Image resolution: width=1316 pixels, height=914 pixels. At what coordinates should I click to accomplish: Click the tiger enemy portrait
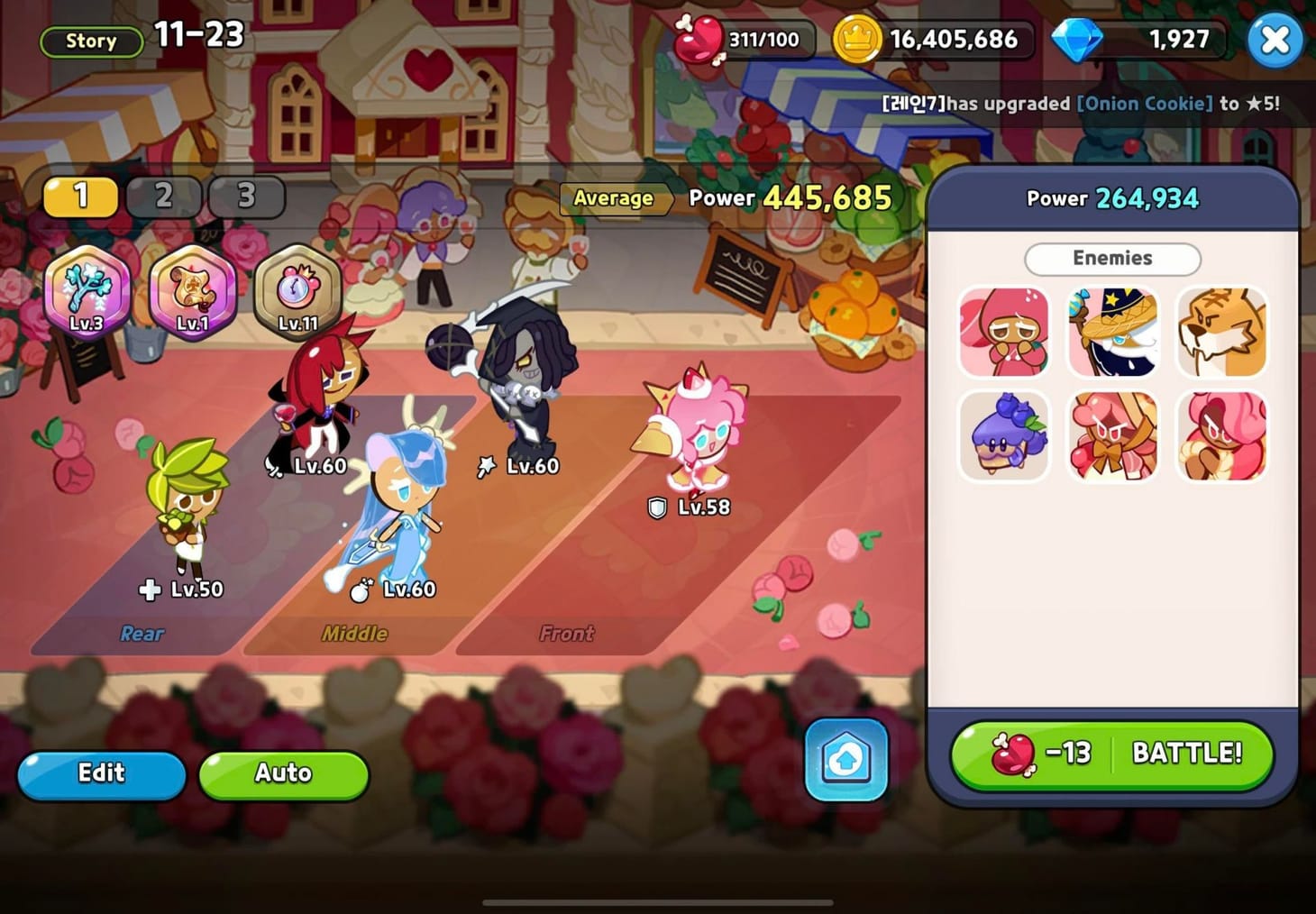pyautogui.click(x=1221, y=331)
